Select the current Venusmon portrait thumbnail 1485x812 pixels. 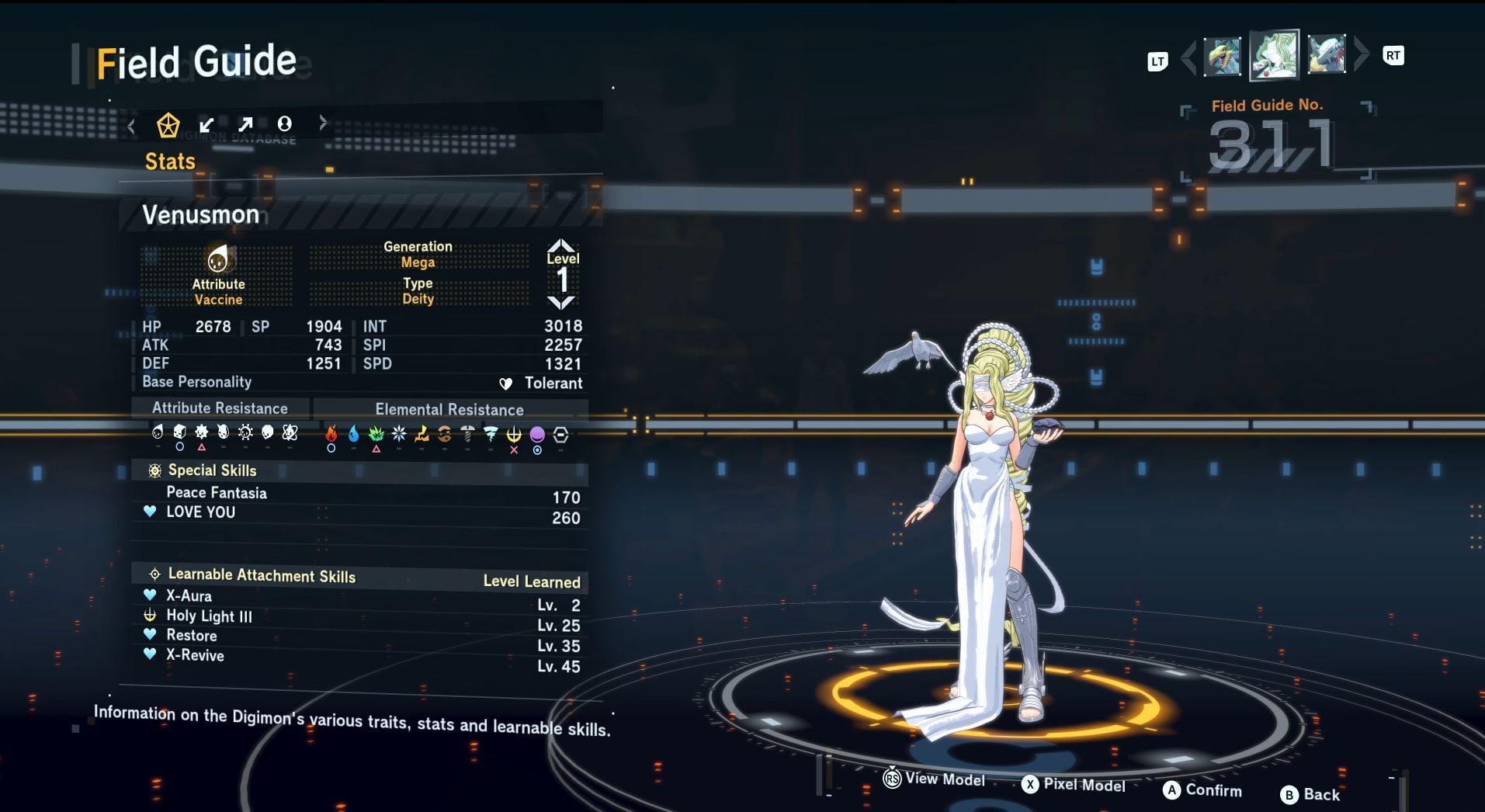click(x=1274, y=56)
